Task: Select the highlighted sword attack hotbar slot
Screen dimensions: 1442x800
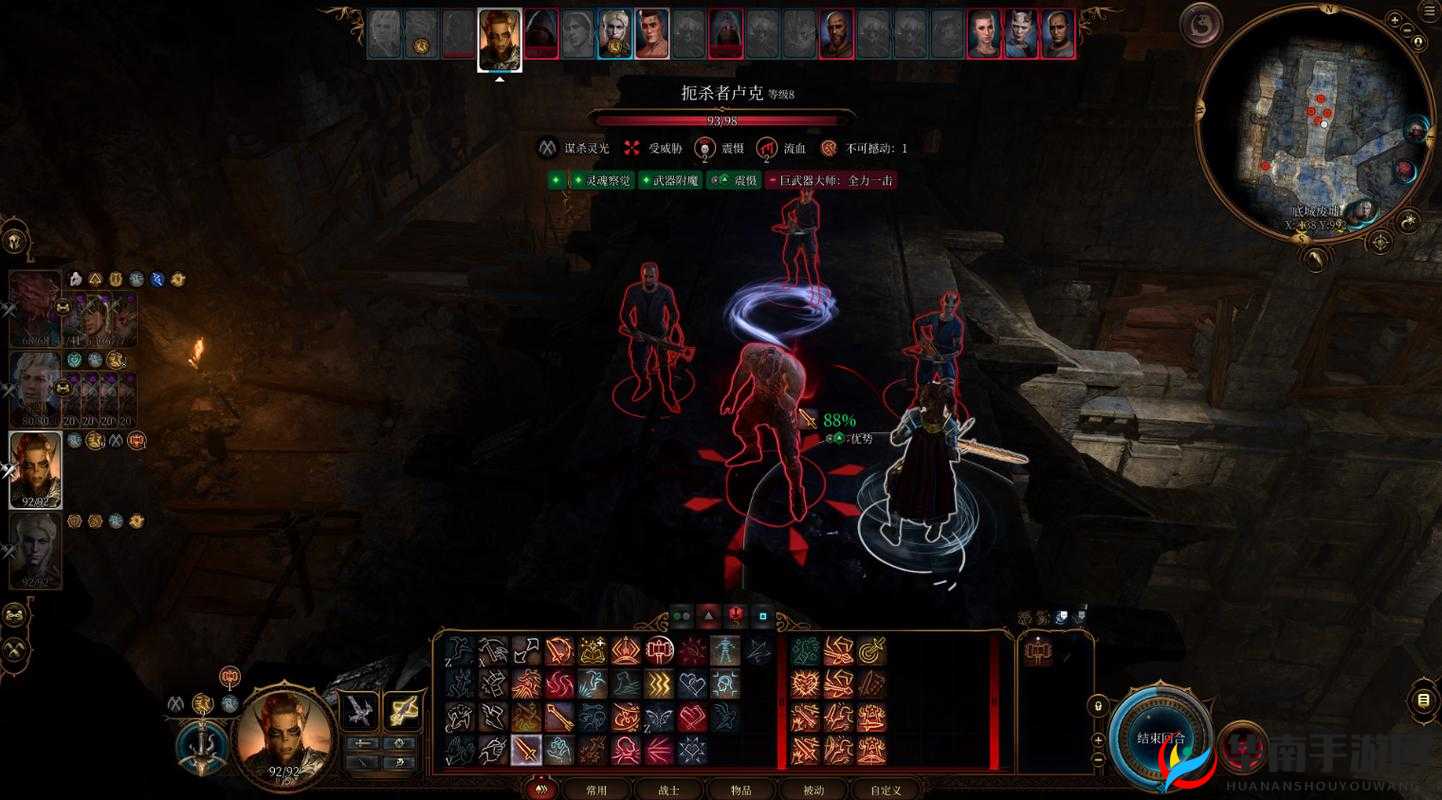Action: point(526,749)
